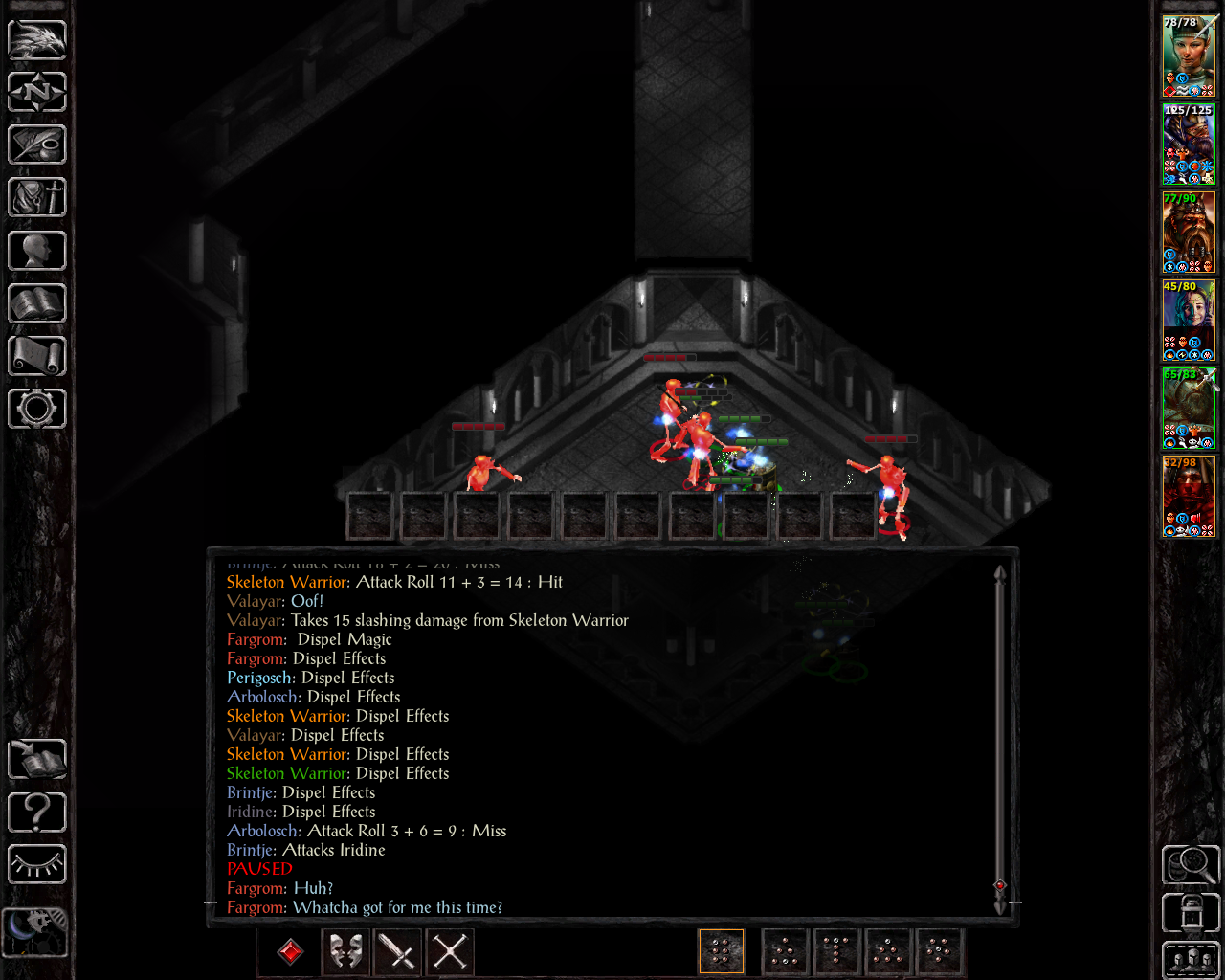Open the options with the gear icon
The height and width of the screenshot is (980, 1225).
pyautogui.click(x=37, y=409)
